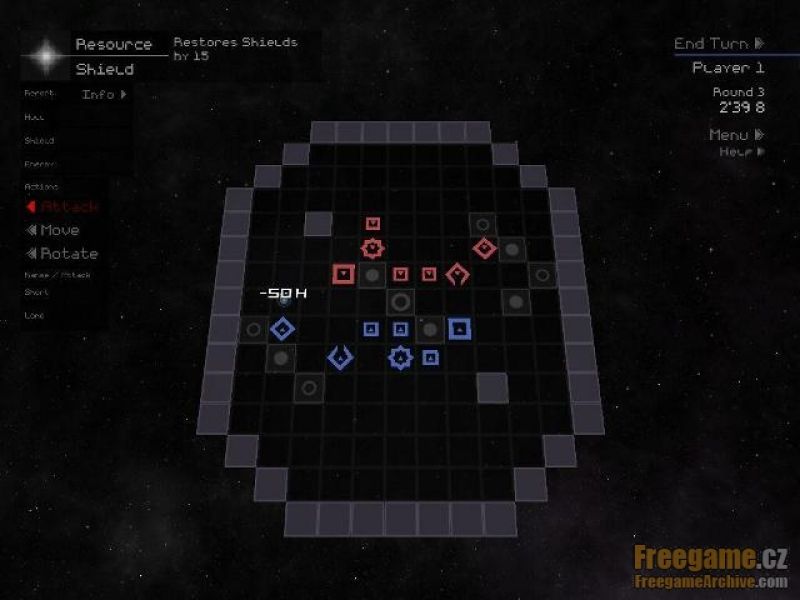Image resolution: width=800 pixels, height=600 pixels.
Task: Select the large blue square unit
Action: pos(459,328)
